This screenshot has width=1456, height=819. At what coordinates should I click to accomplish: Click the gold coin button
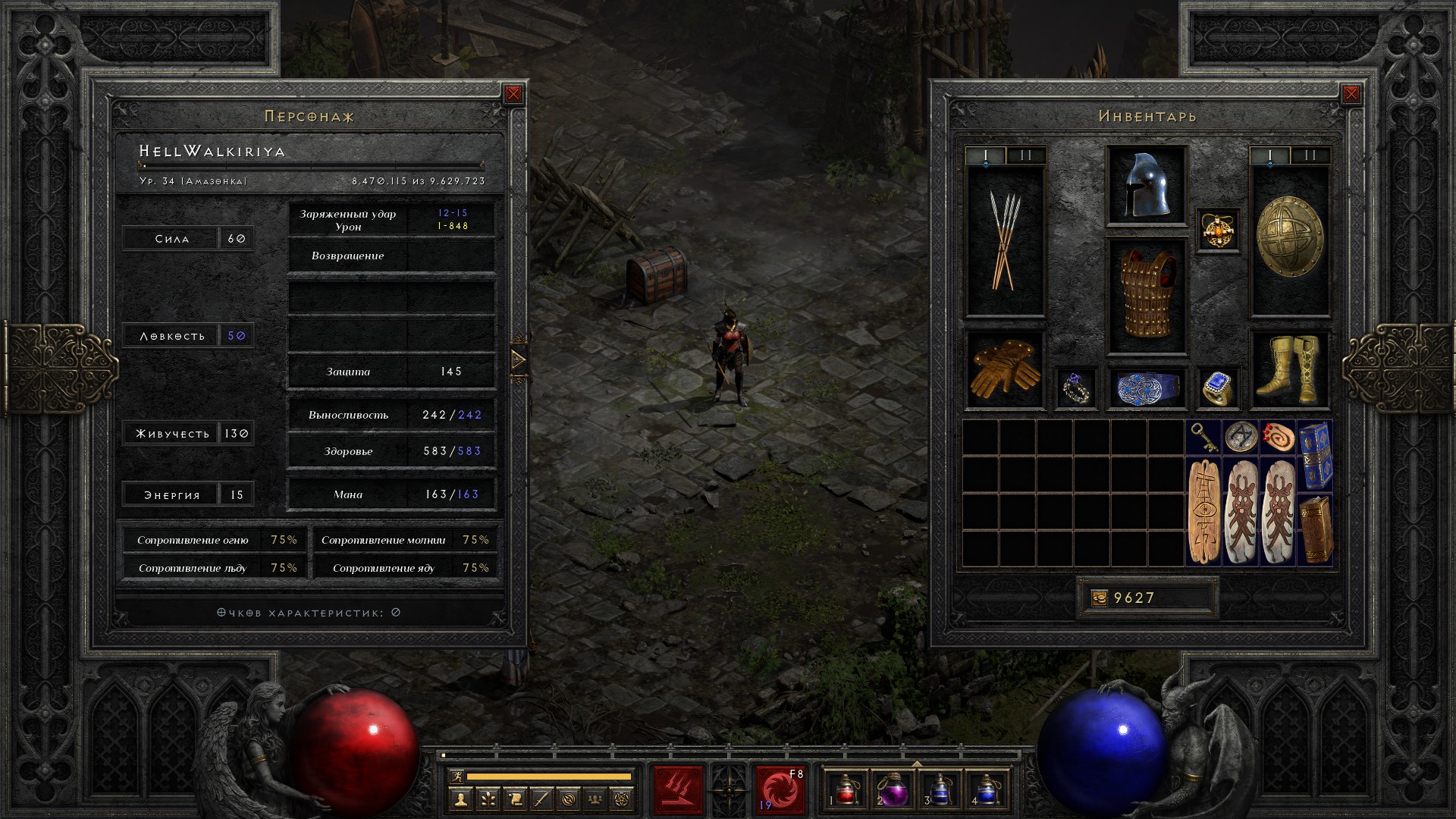[1100, 598]
